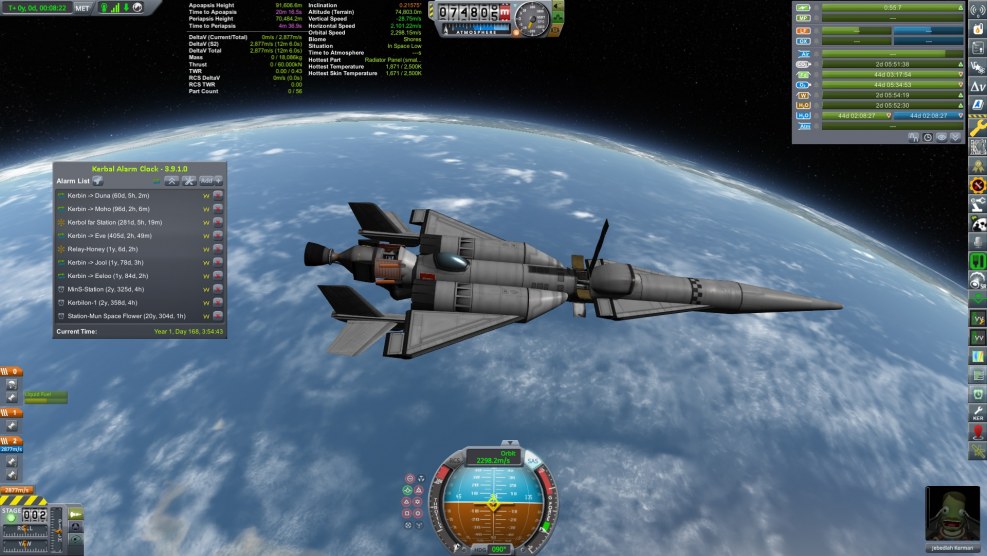Delete the Kerbin -> Moho alarm

[217, 208]
